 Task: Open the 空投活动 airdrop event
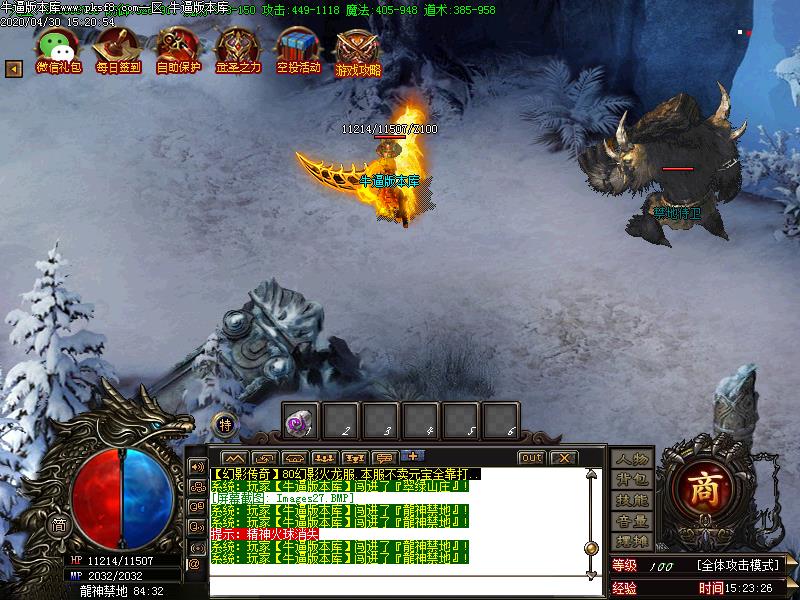pos(298,48)
